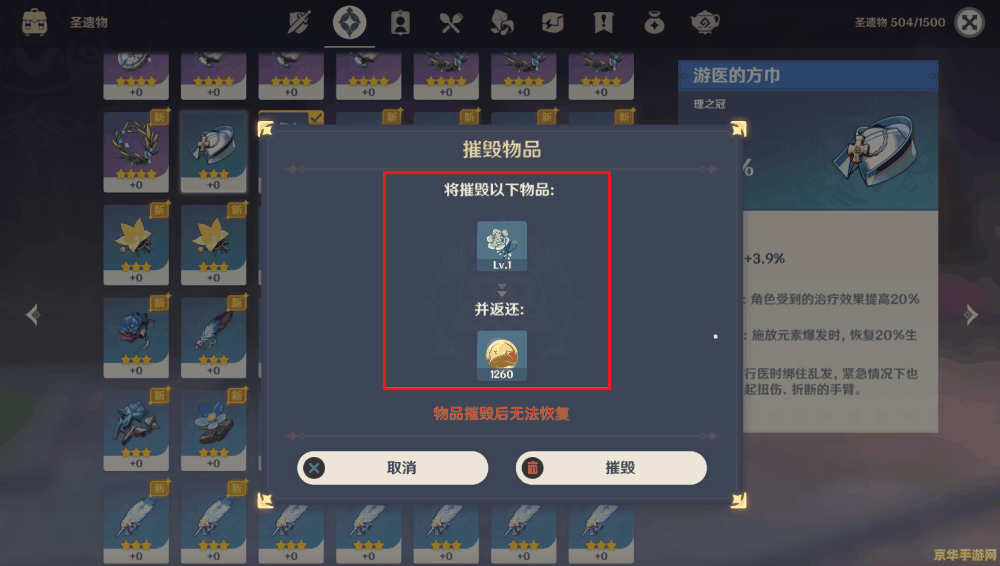
Task: Switch to the furnishings teapot tab
Action: (705, 22)
